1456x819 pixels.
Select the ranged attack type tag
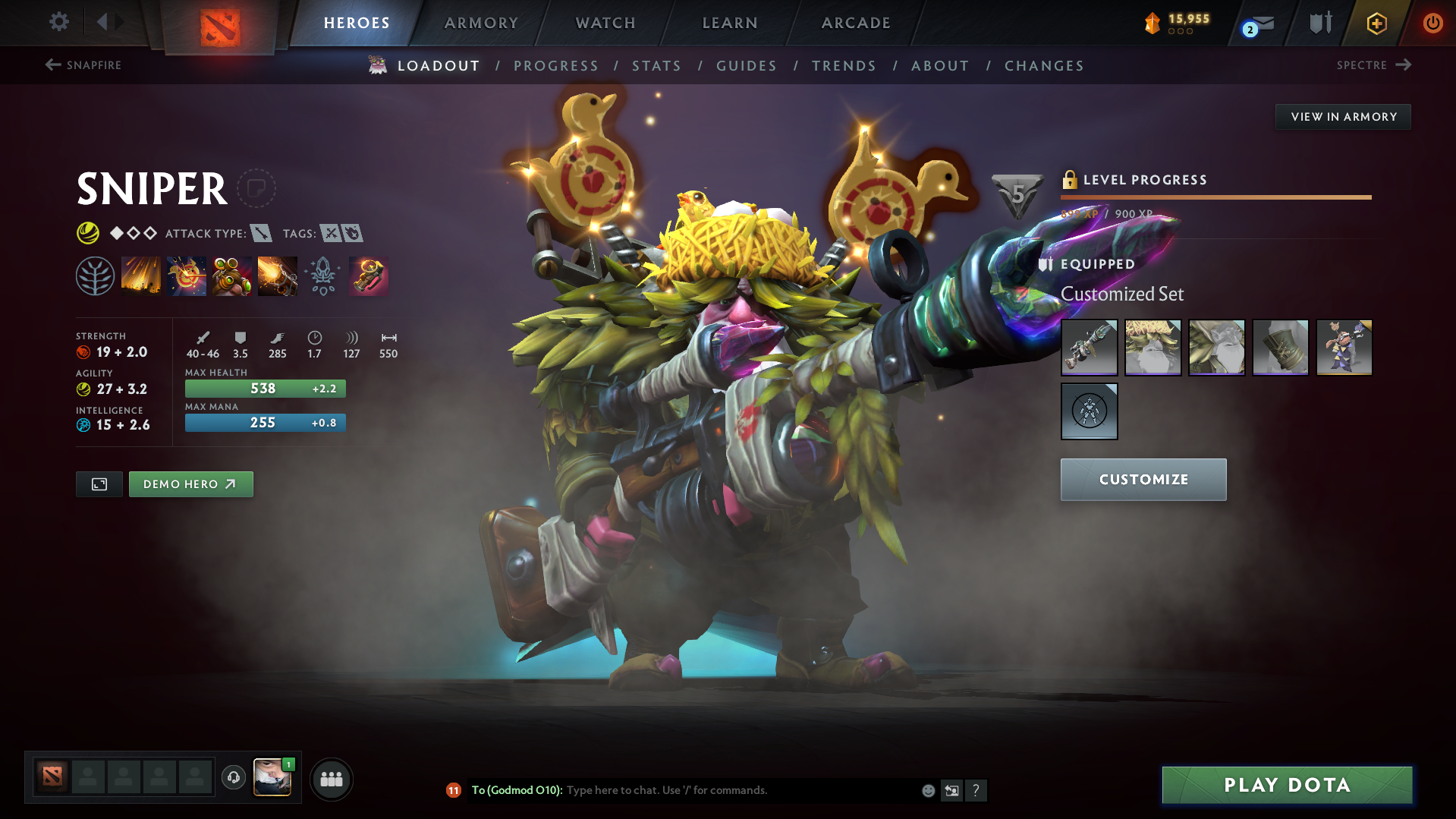pyautogui.click(x=263, y=233)
